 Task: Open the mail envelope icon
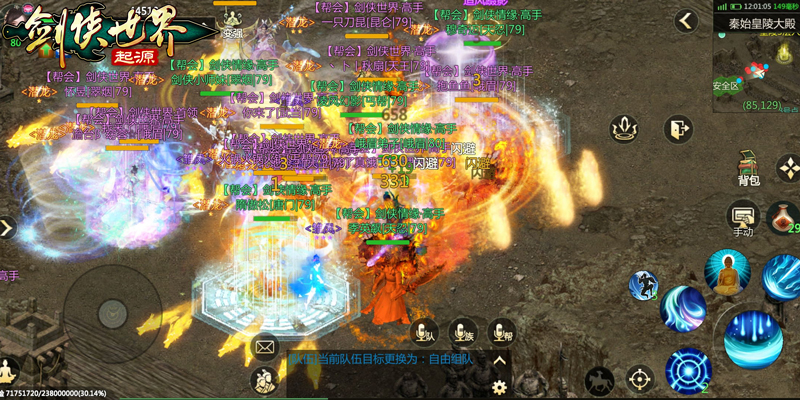click(264, 347)
